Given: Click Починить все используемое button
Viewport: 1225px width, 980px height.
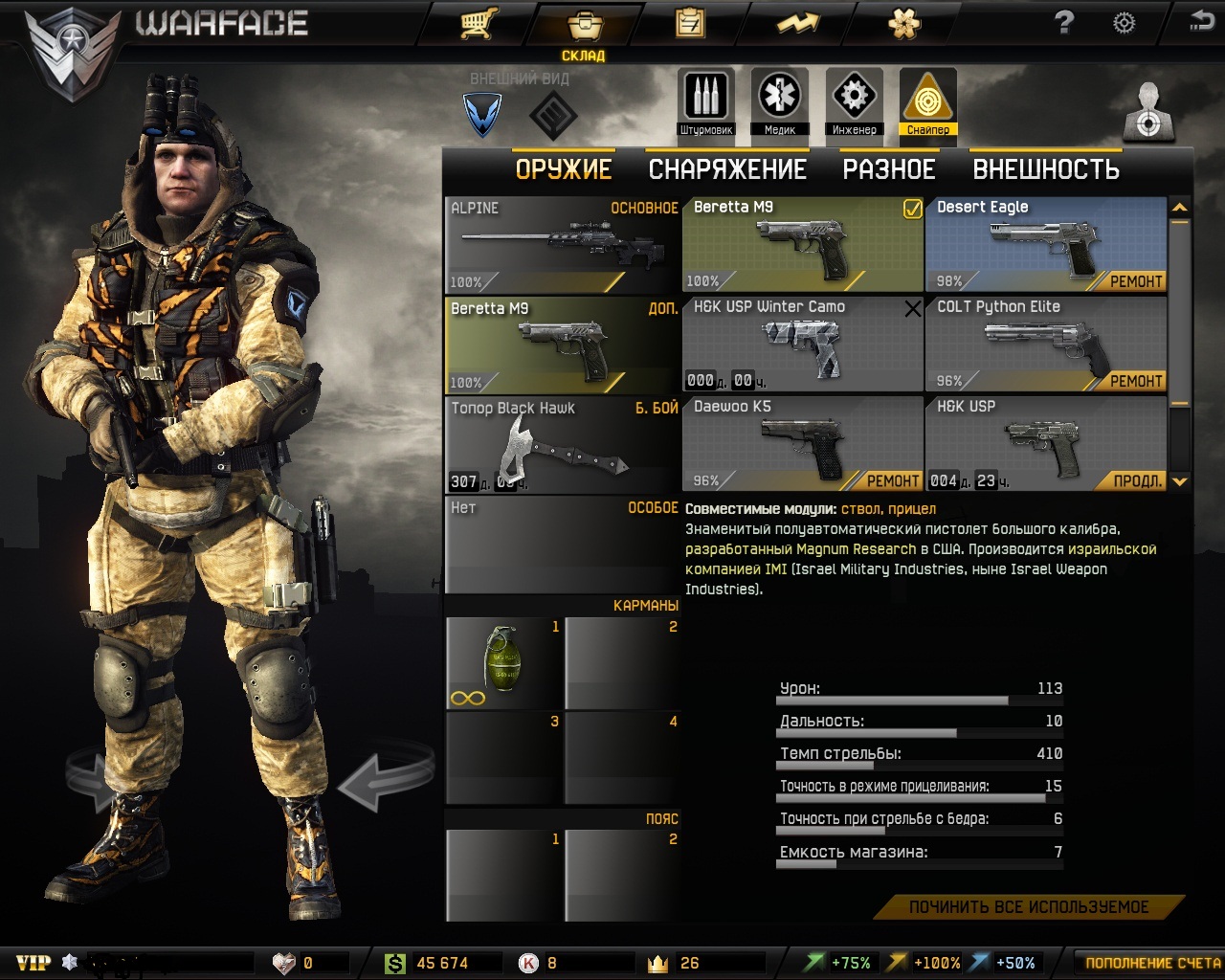Looking at the screenshot, I should click(x=1029, y=907).
